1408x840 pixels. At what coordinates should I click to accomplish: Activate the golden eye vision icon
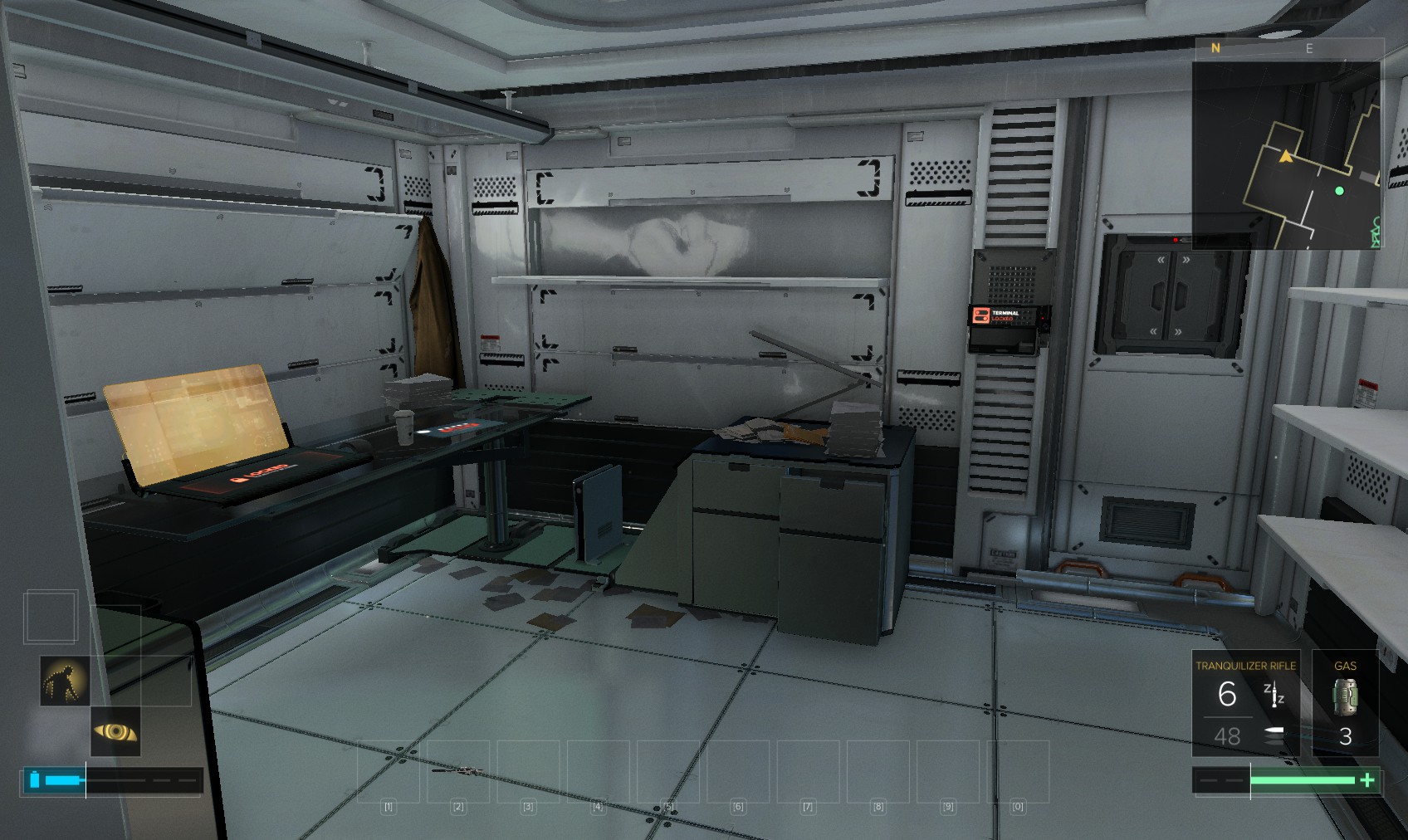coord(115,731)
